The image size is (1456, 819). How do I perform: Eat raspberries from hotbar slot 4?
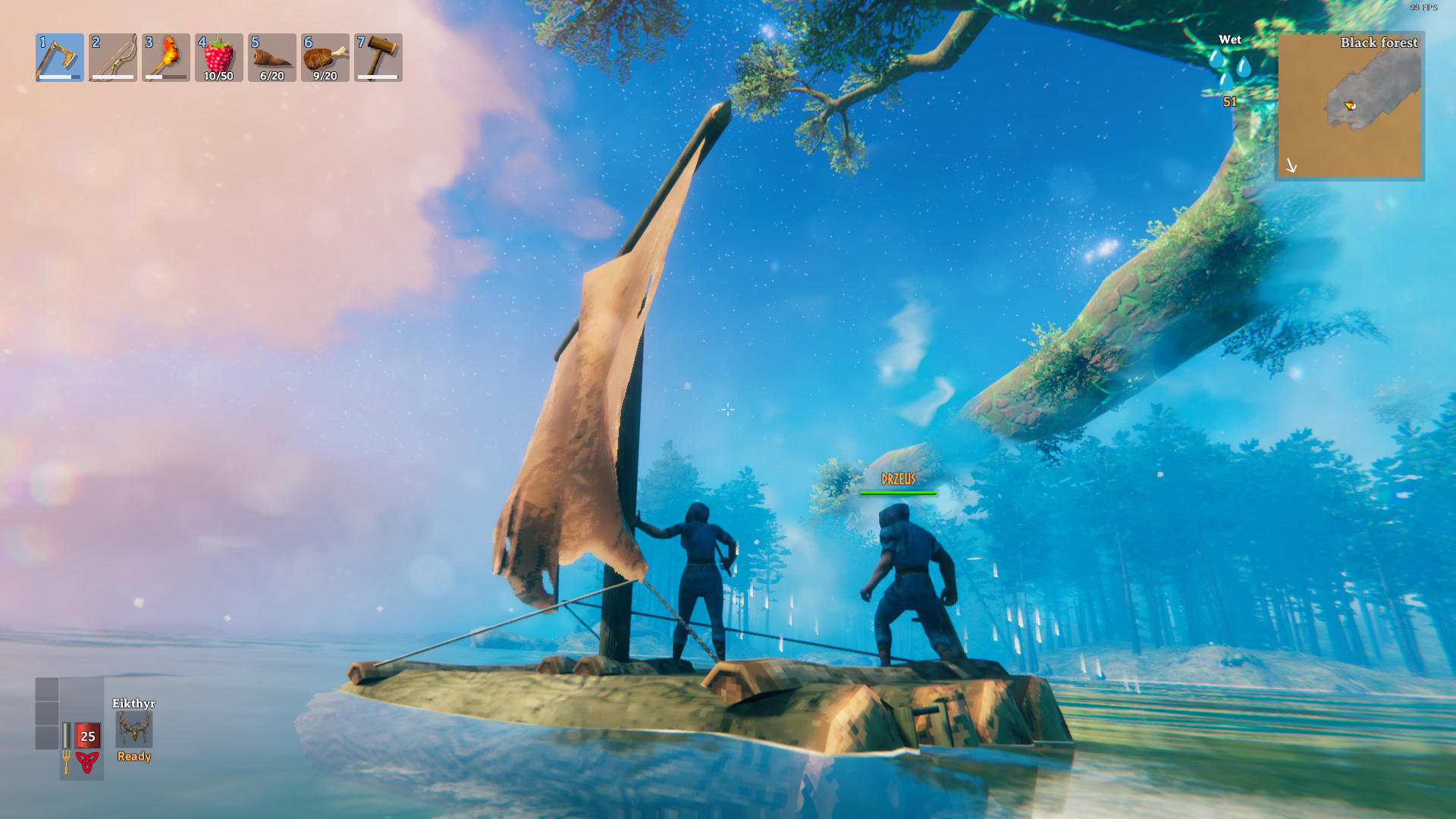pos(219,58)
